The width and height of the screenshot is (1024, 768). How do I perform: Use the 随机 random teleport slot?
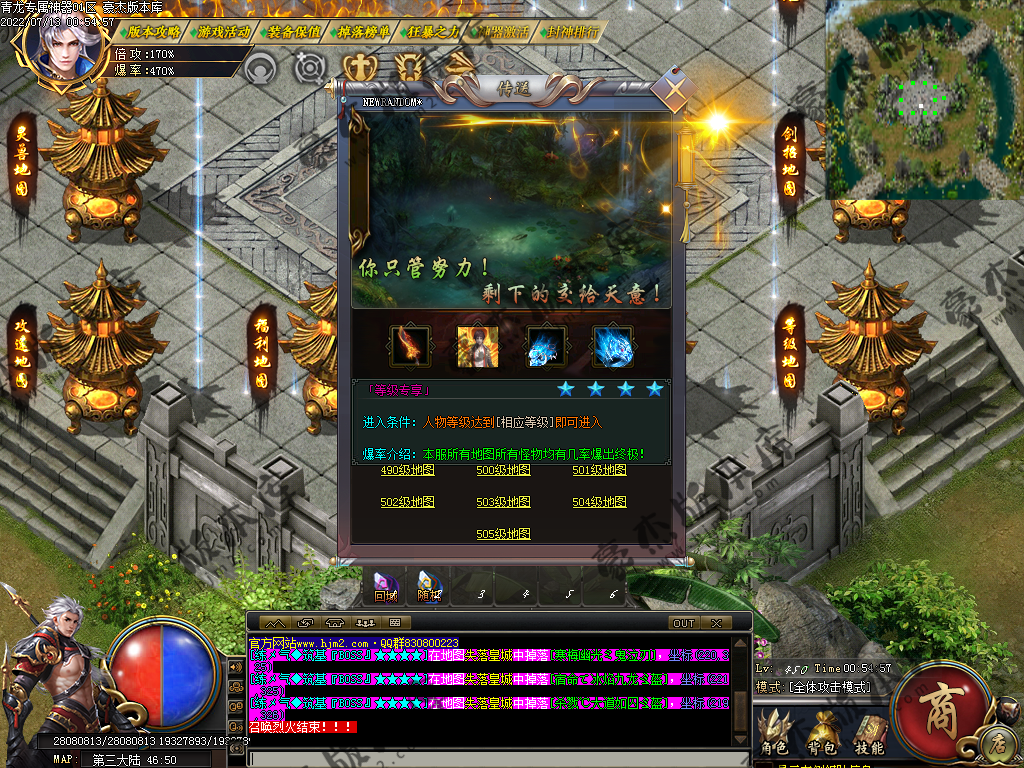[429, 586]
